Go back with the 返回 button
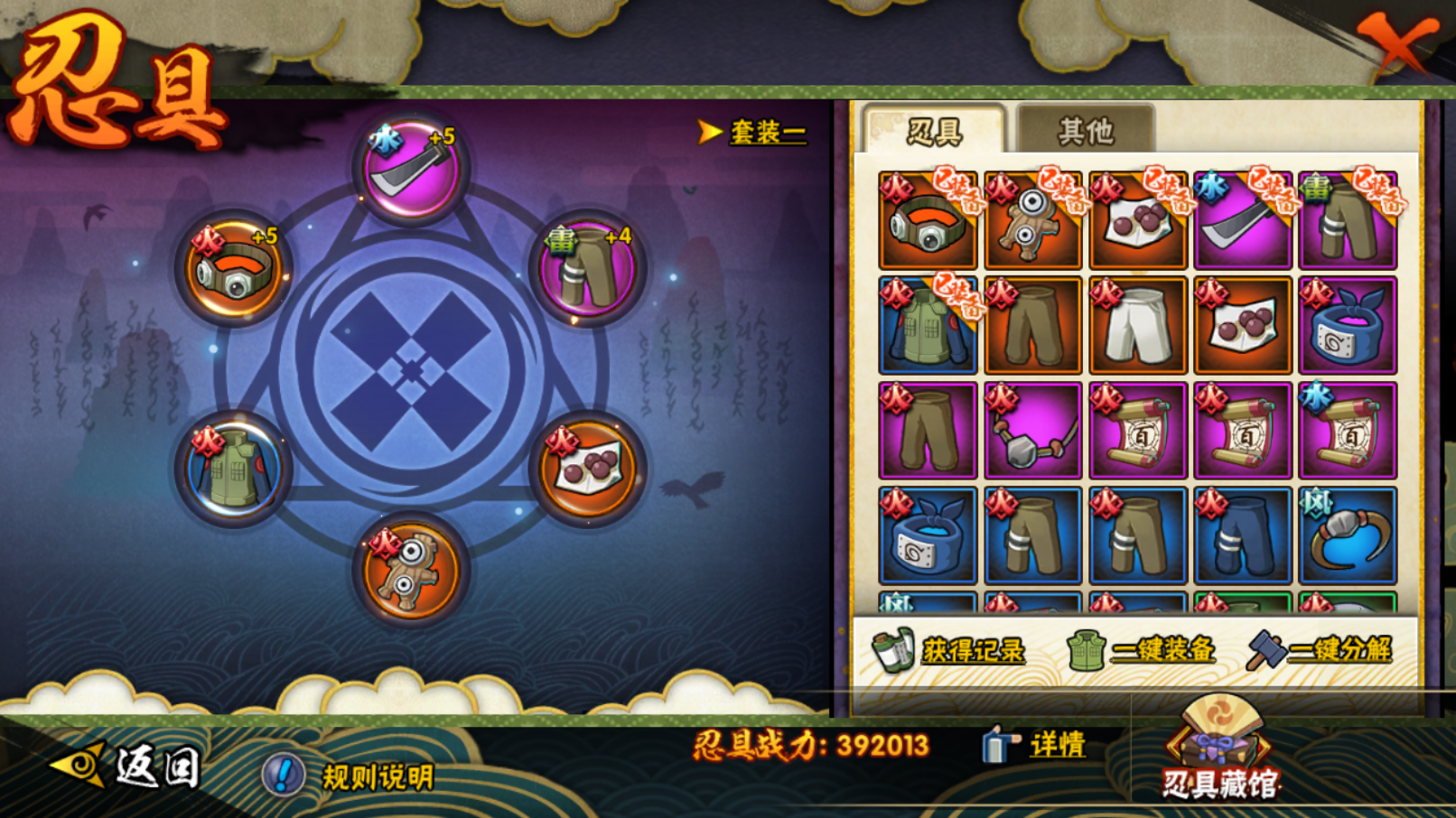Viewport: 1456px width, 818px height. pyautogui.click(x=126, y=767)
